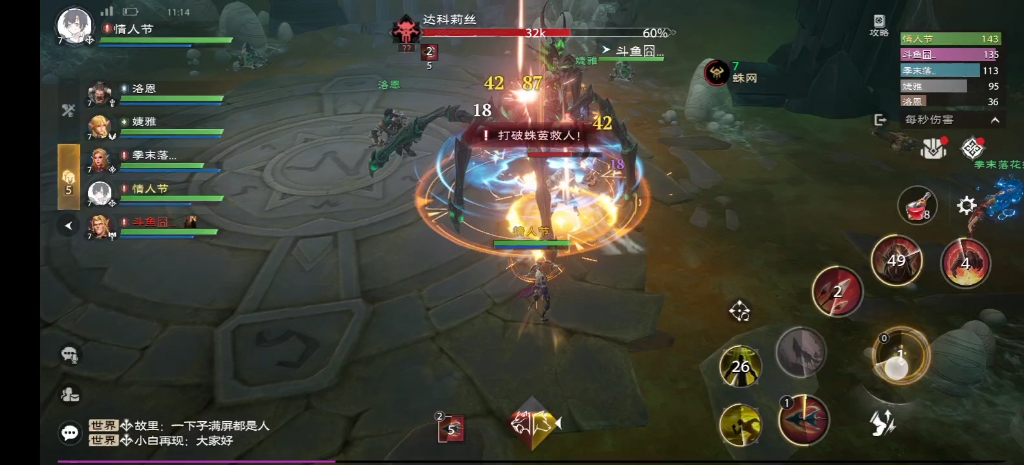
Task: Collapse the 每秒伤害 damage meter
Action: [995, 119]
